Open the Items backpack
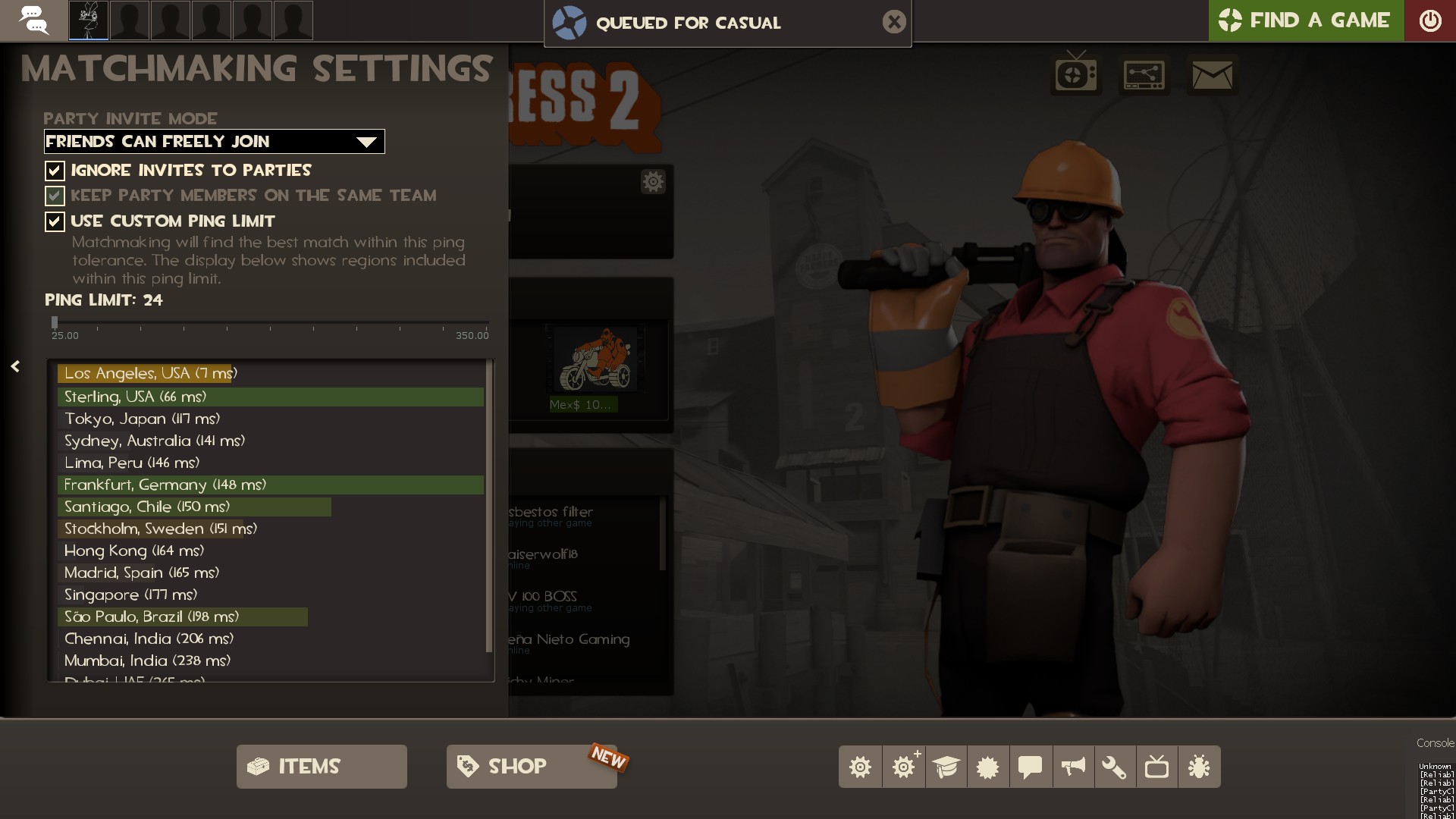The image size is (1456, 819). coord(322,767)
